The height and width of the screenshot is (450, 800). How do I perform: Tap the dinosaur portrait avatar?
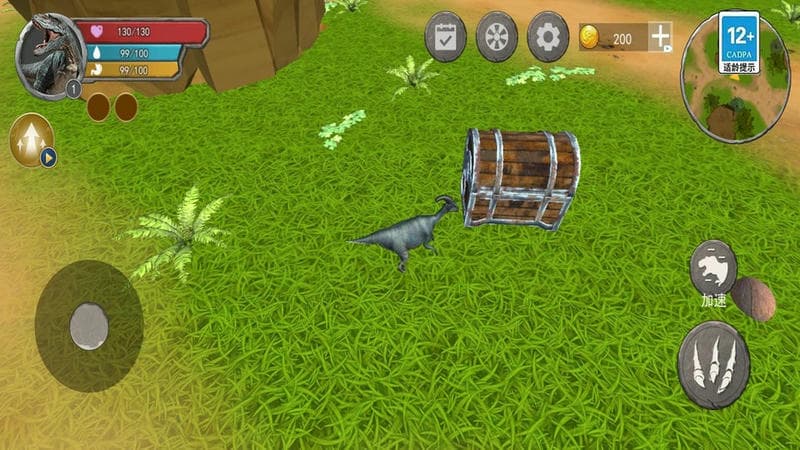coord(50,56)
